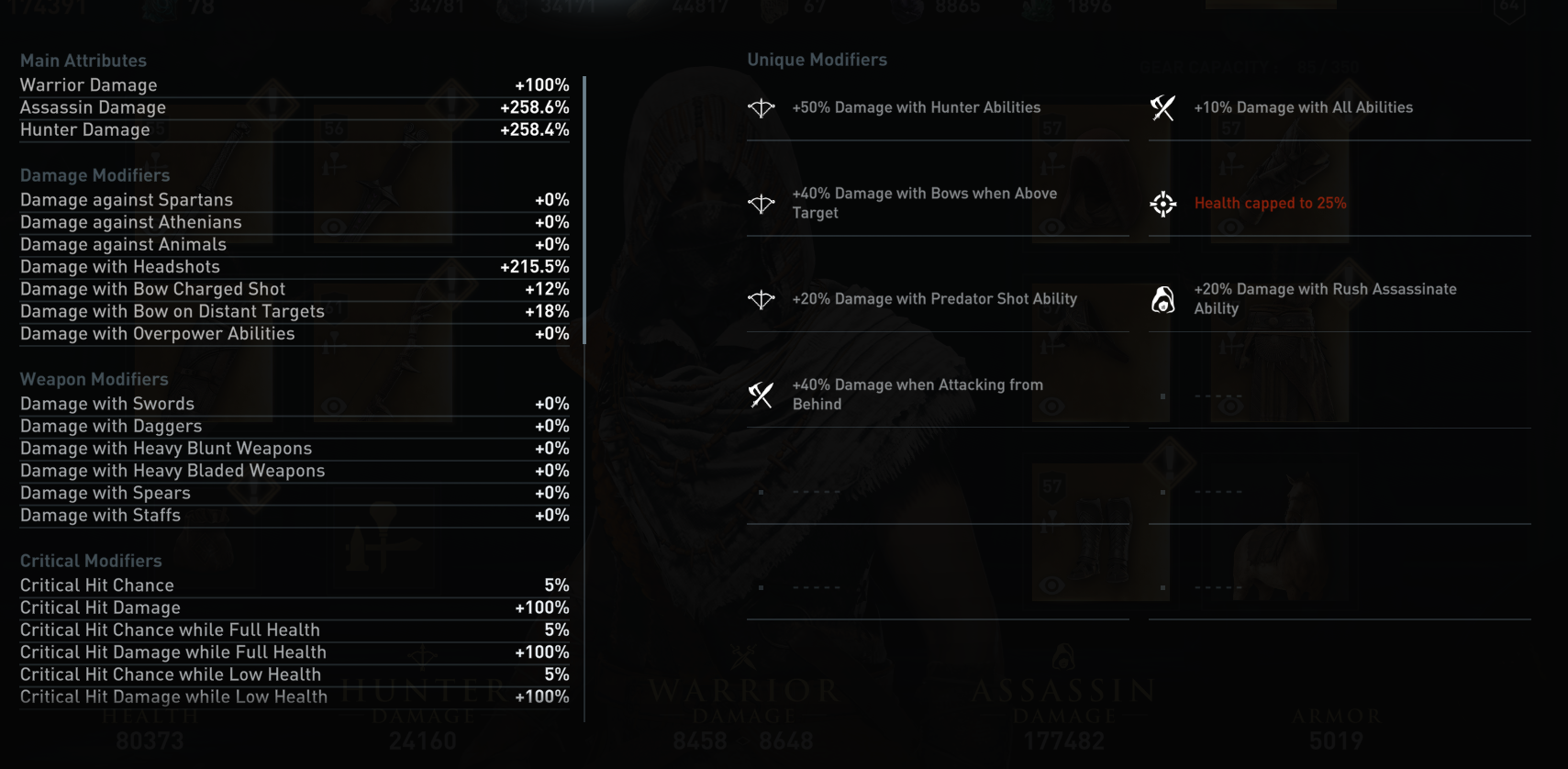Click the bow icon for Hunter Abilities damage
1568x769 pixels.
[x=760, y=107]
